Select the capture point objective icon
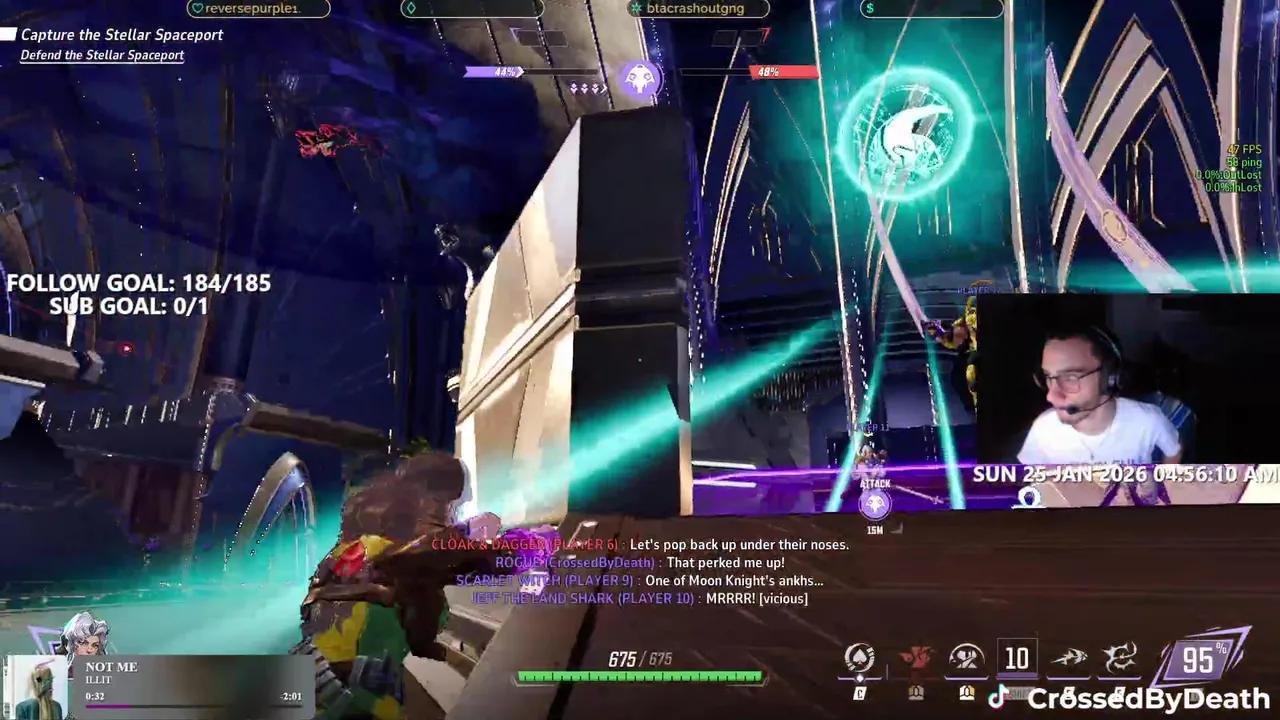The height and width of the screenshot is (720, 1280). (x=640, y=79)
